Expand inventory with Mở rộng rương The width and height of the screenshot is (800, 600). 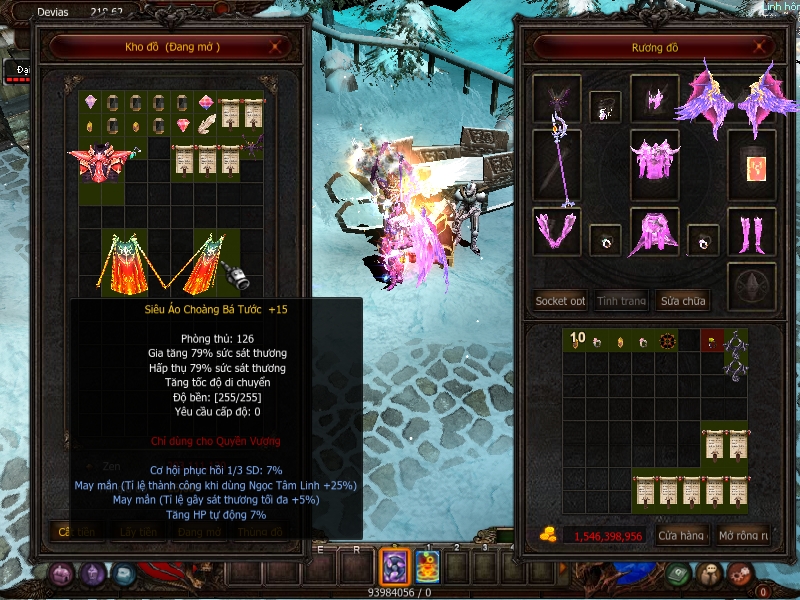coord(744,536)
